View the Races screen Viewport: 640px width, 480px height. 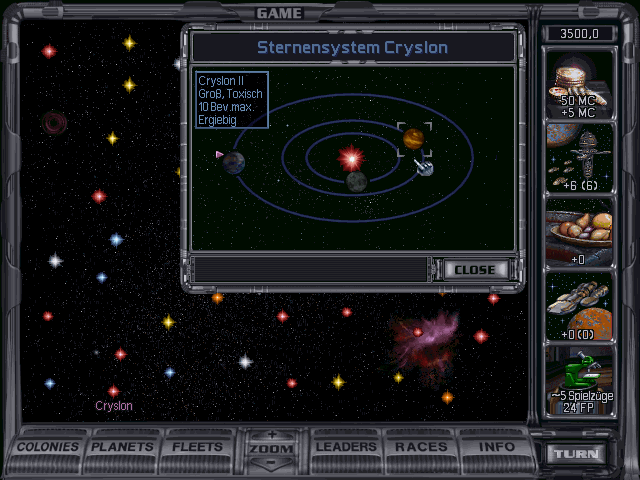(x=422, y=447)
